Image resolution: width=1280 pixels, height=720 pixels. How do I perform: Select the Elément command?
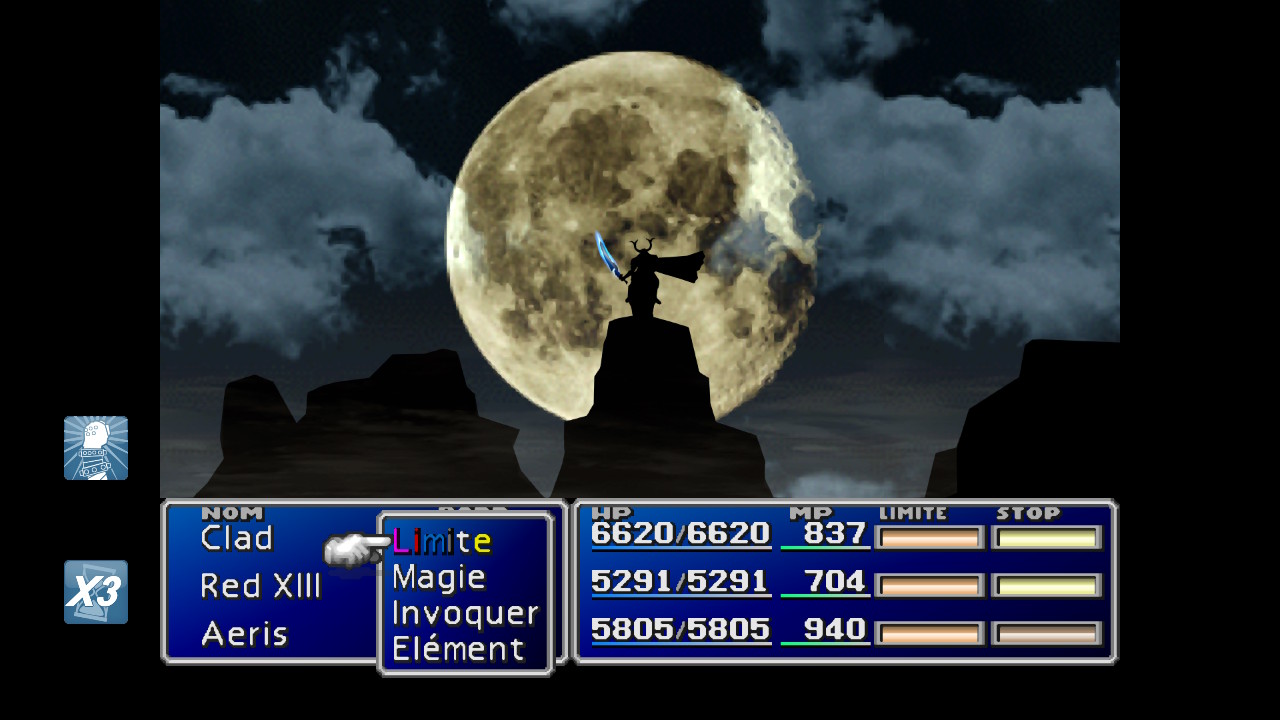coord(458,649)
